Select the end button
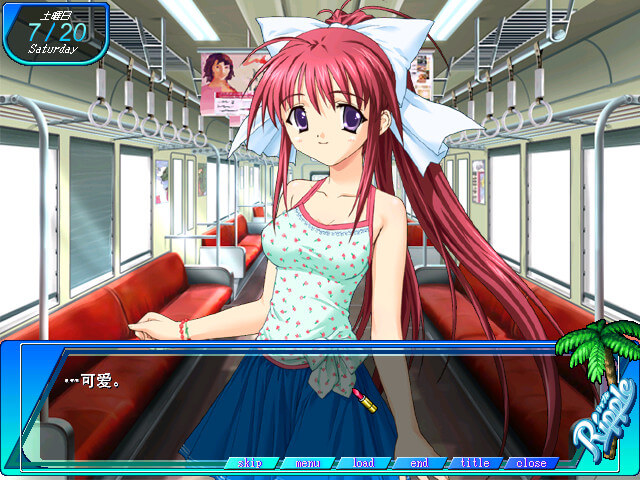The image size is (640, 480). 419,463
